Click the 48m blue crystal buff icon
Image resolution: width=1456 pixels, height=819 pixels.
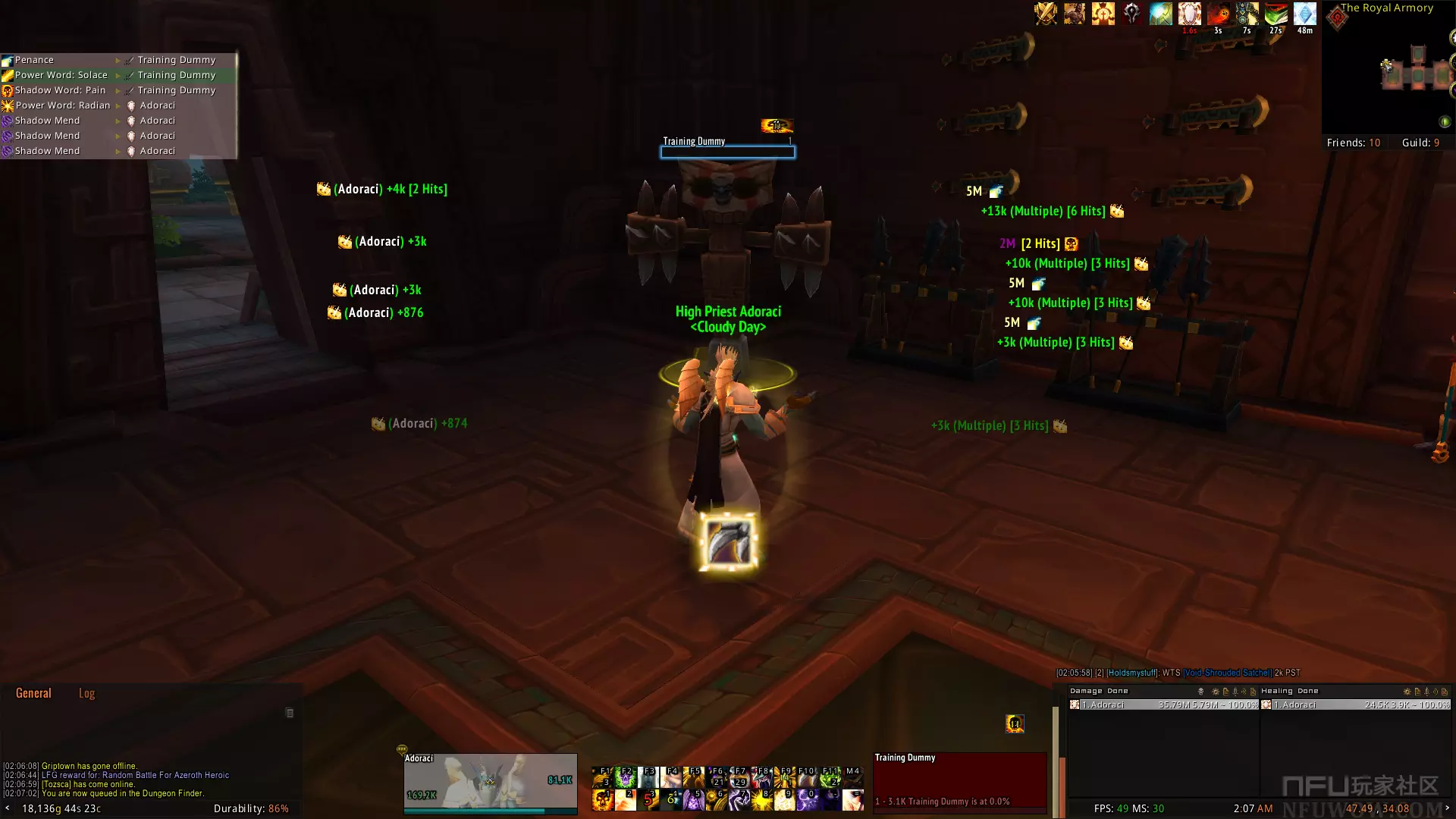[x=1304, y=14]
